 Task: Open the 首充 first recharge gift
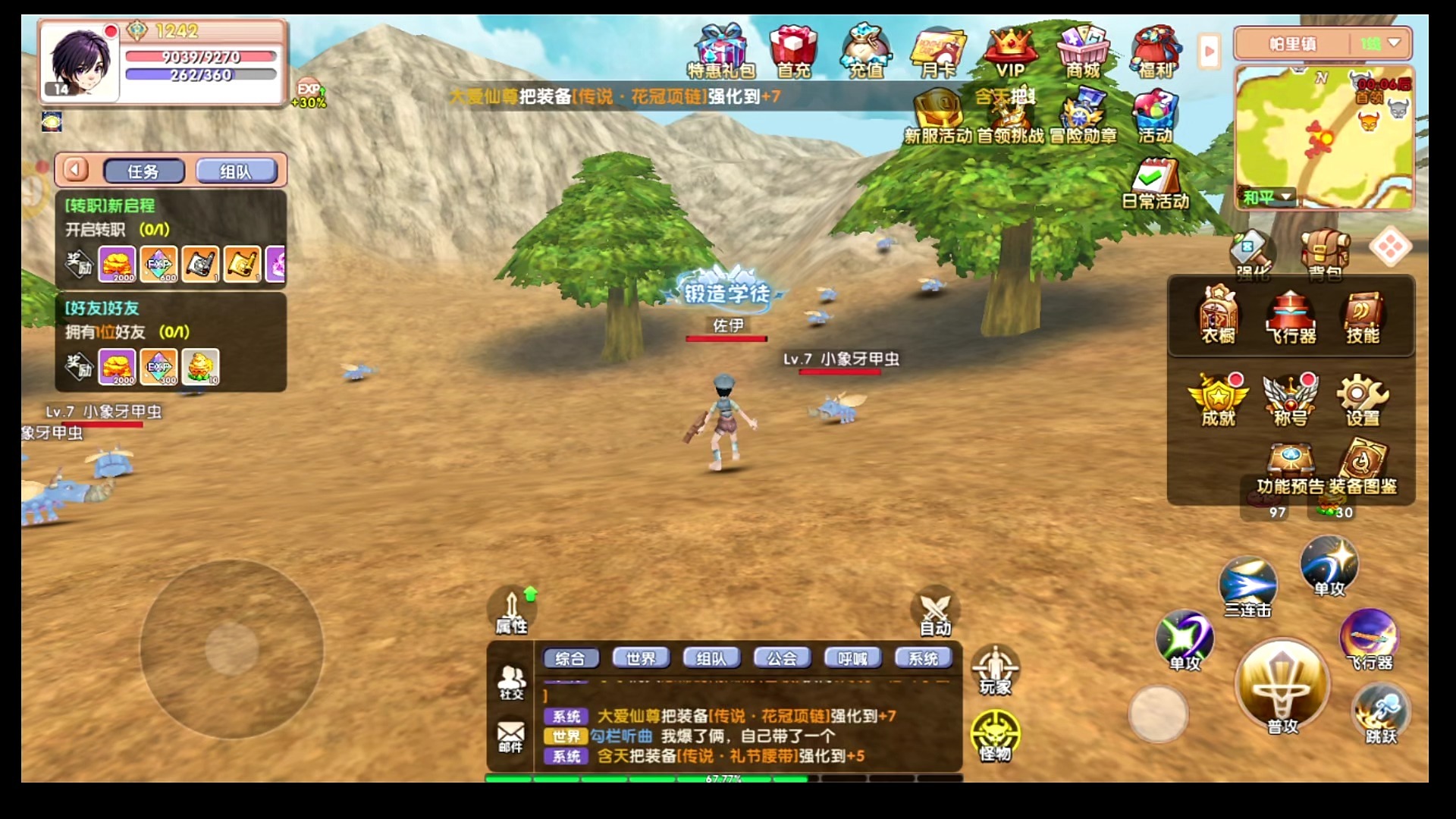tap(793, 51)
